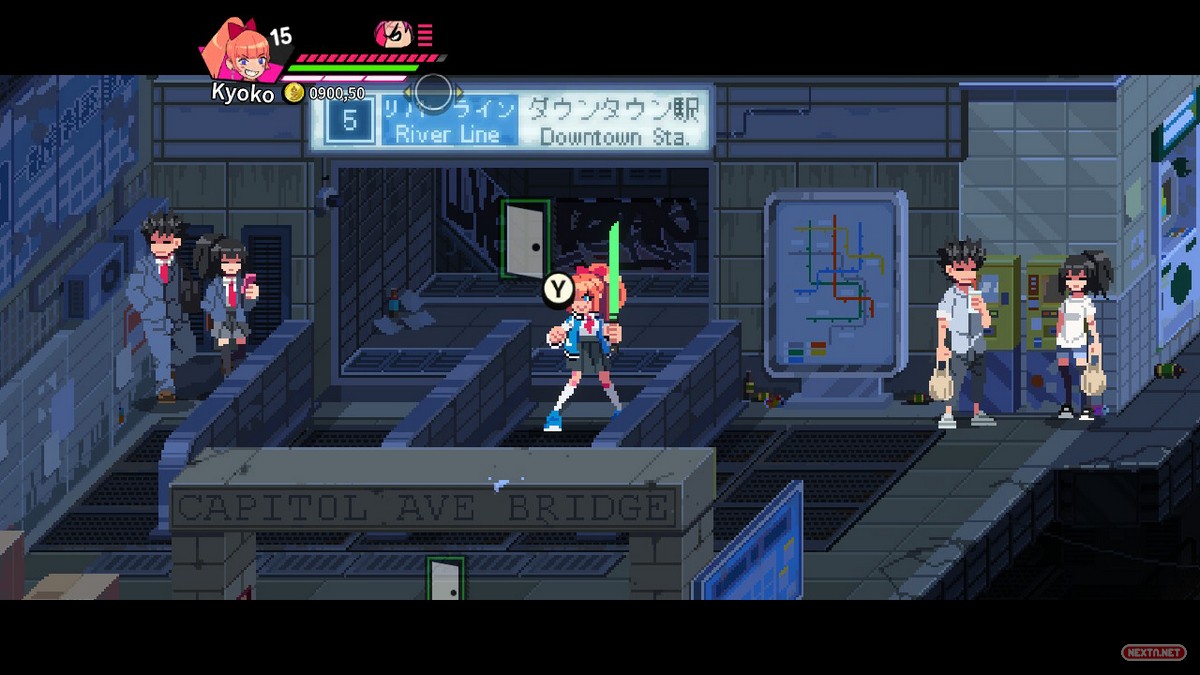Screen dimensions: 1200x675
Task: Select the pink-haired recruit face icon
Action: [393, 35]
